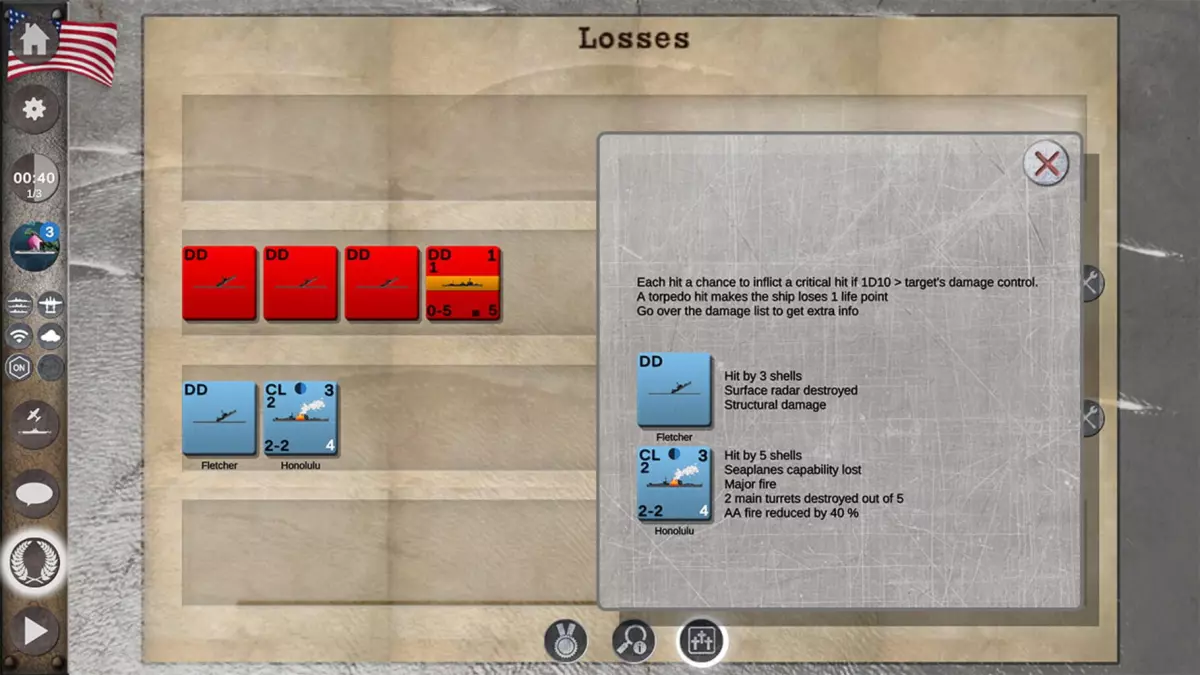The width and height of the screenshot is (1200, 675).
Task: Select the flower avatar with badge 3
Action: click(34, 246)
